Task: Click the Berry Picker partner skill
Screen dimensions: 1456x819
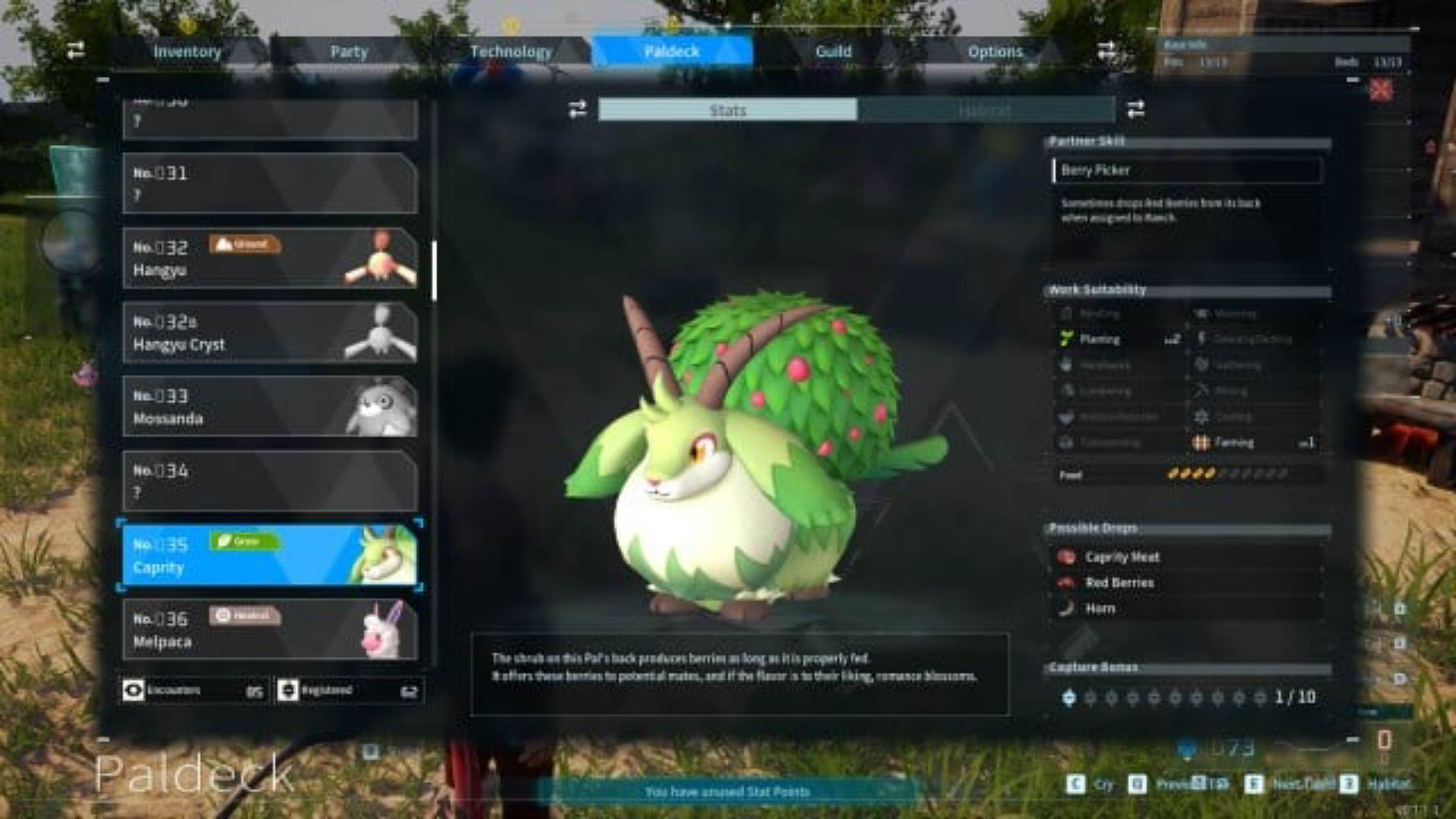Action: coord(1187,171)
